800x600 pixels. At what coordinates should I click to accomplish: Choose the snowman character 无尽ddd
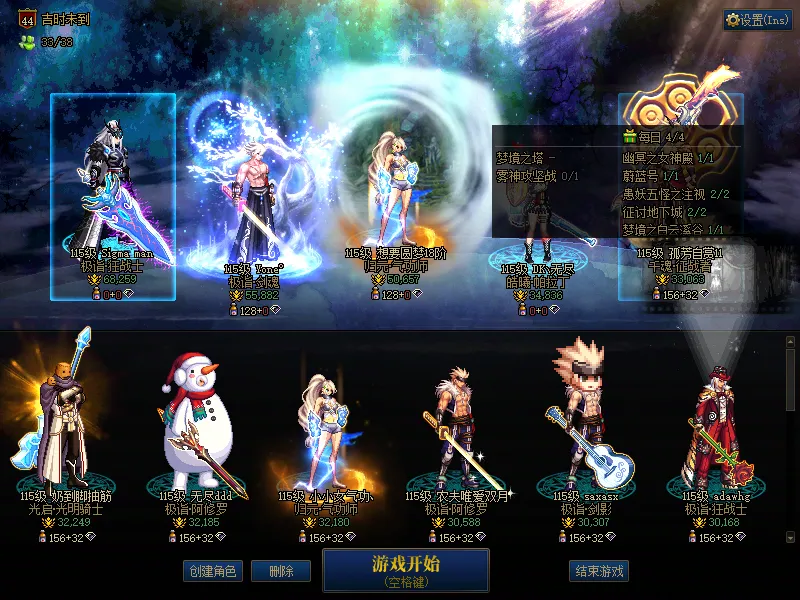click(196, 430)
